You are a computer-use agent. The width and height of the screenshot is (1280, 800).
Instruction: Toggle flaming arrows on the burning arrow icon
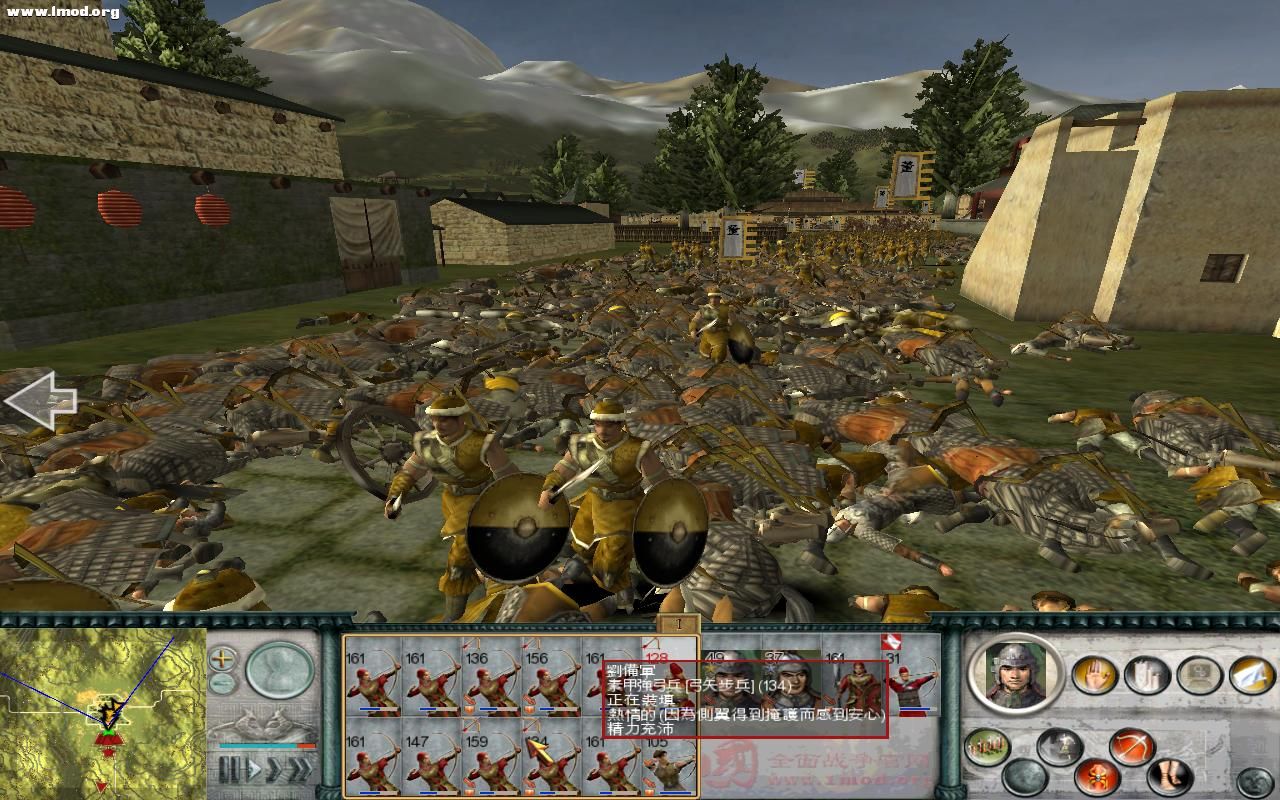[x=1097, y=777]
